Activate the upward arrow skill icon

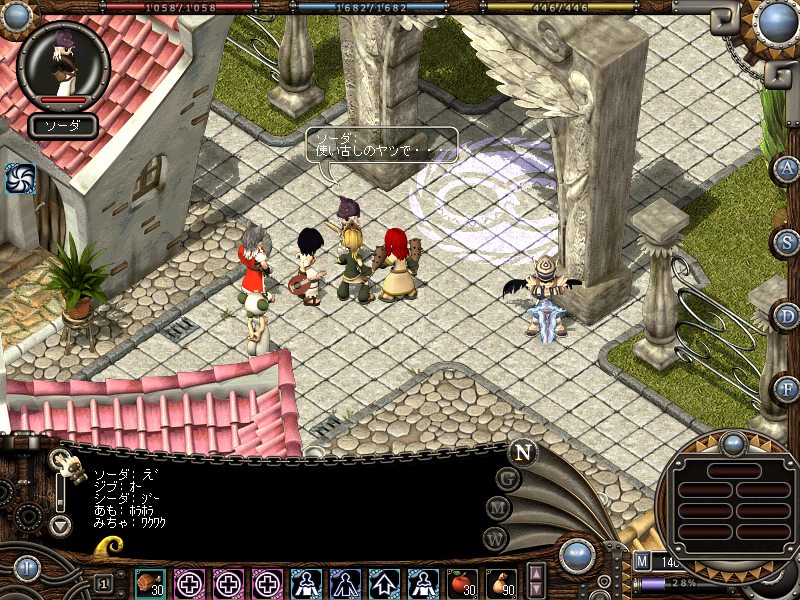coord(384,582)
